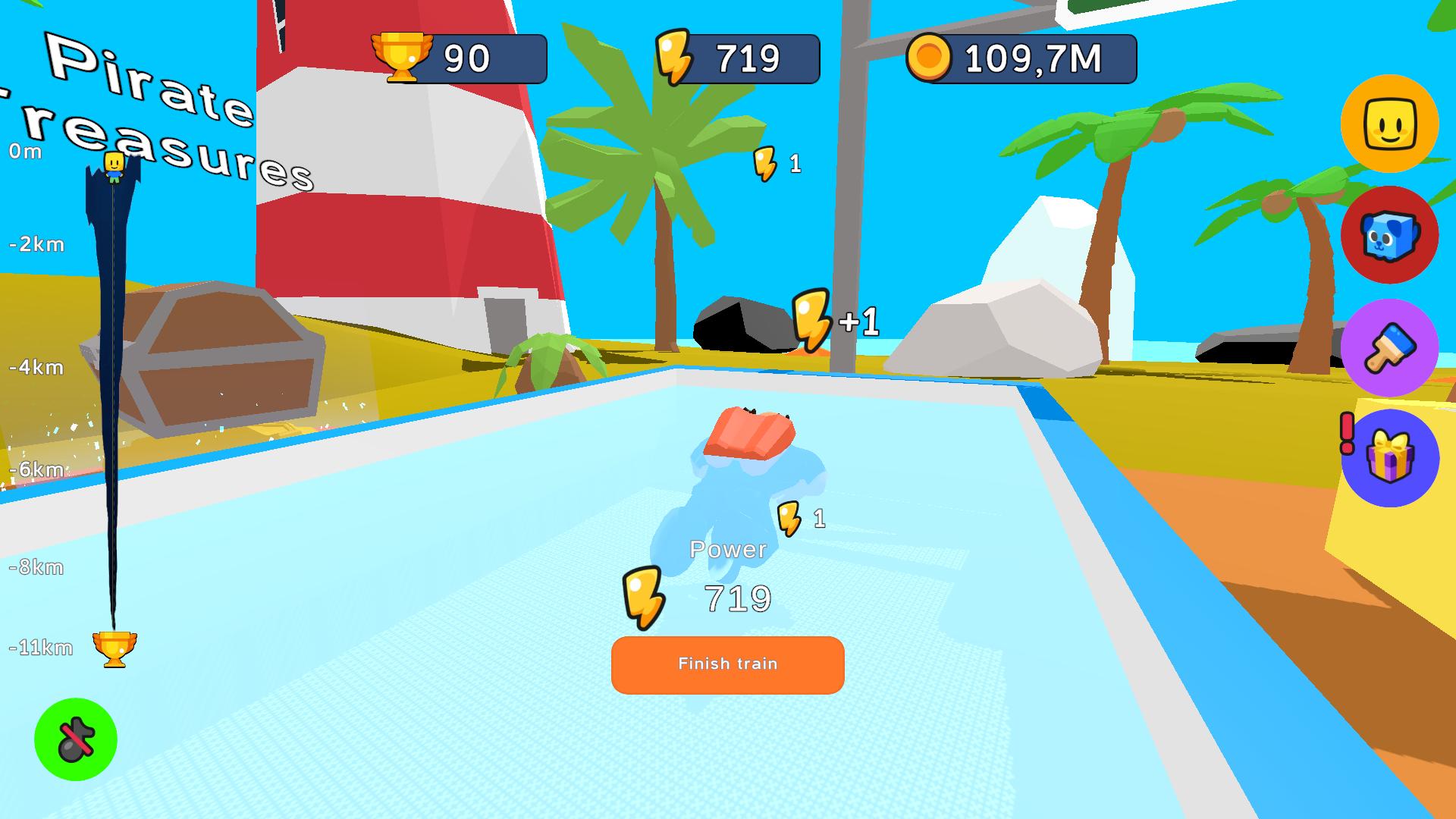The image size is (1456, 819).
Task: Open the Pets inventory
Action: (1390, 236)
